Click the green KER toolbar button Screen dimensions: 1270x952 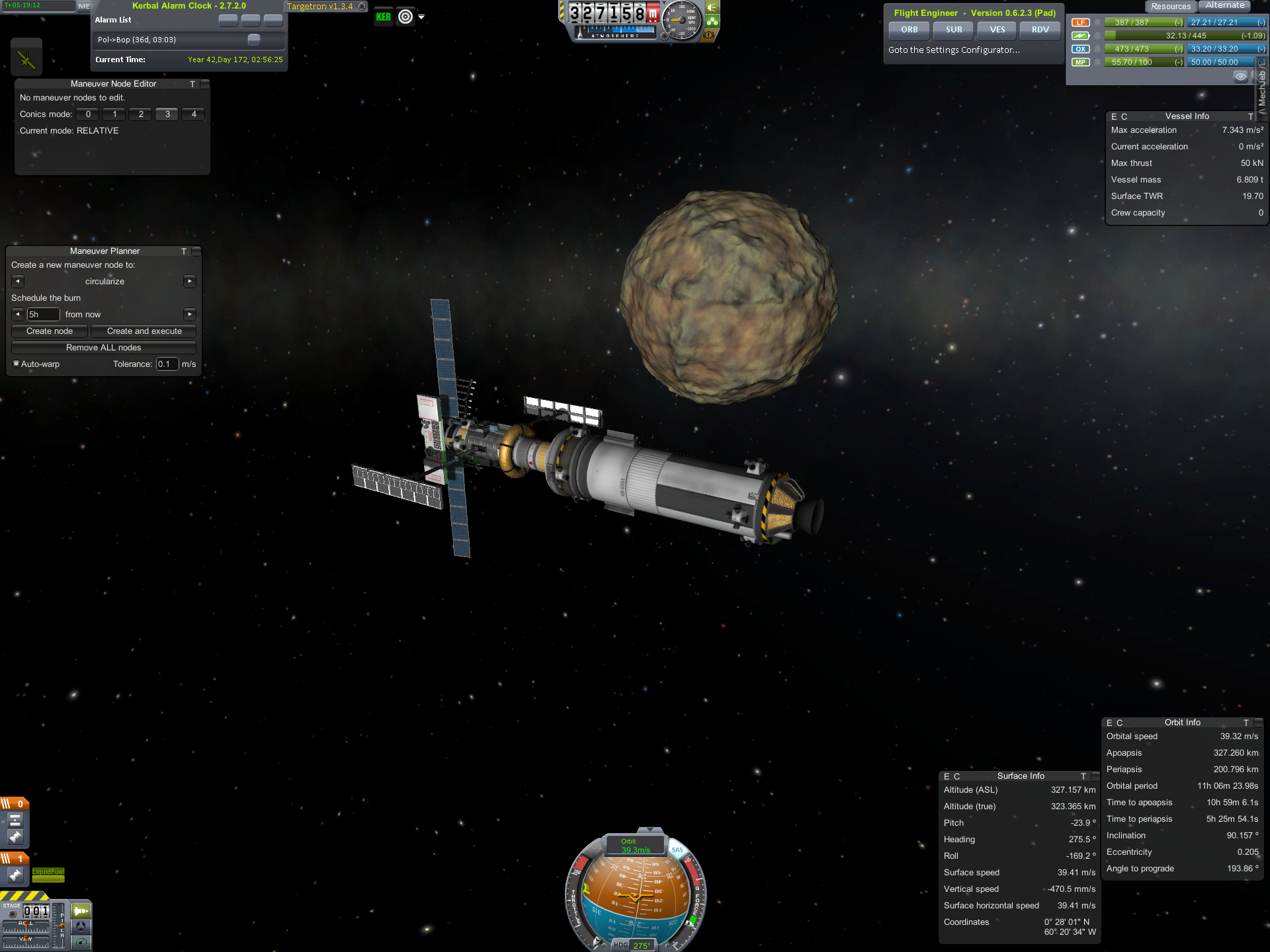[383, 17]
